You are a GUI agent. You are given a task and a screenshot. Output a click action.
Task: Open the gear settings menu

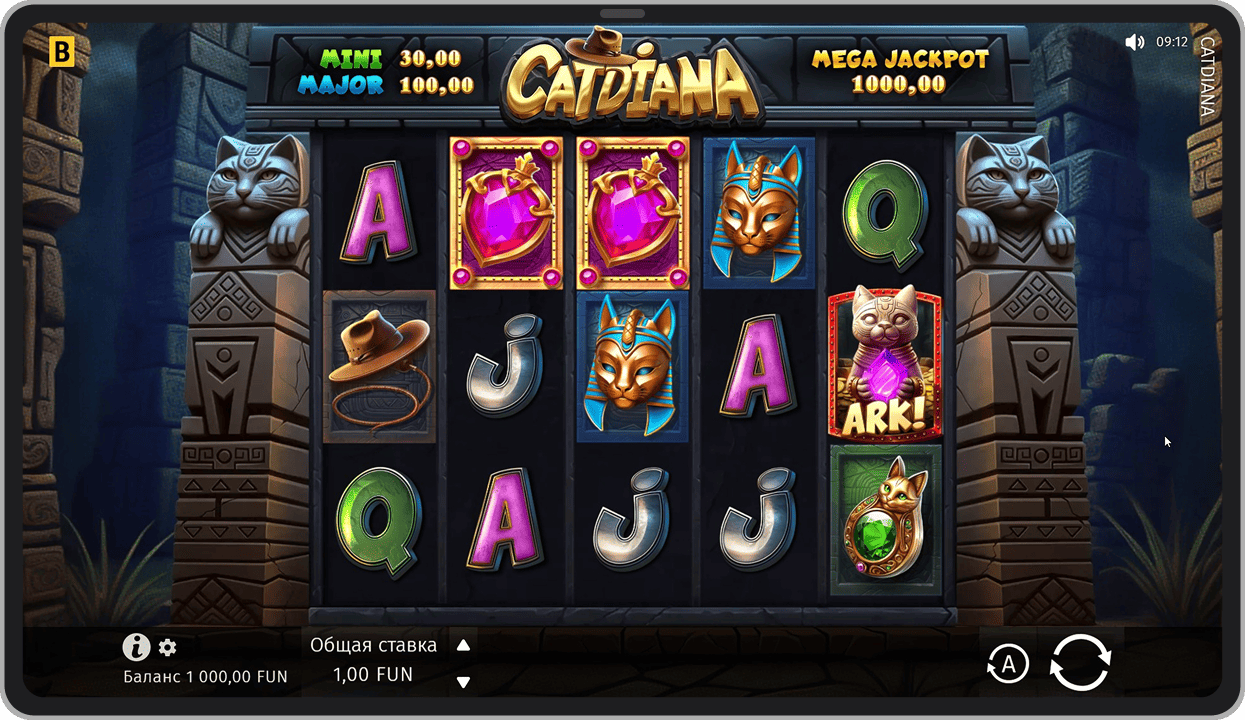(167, 648)
